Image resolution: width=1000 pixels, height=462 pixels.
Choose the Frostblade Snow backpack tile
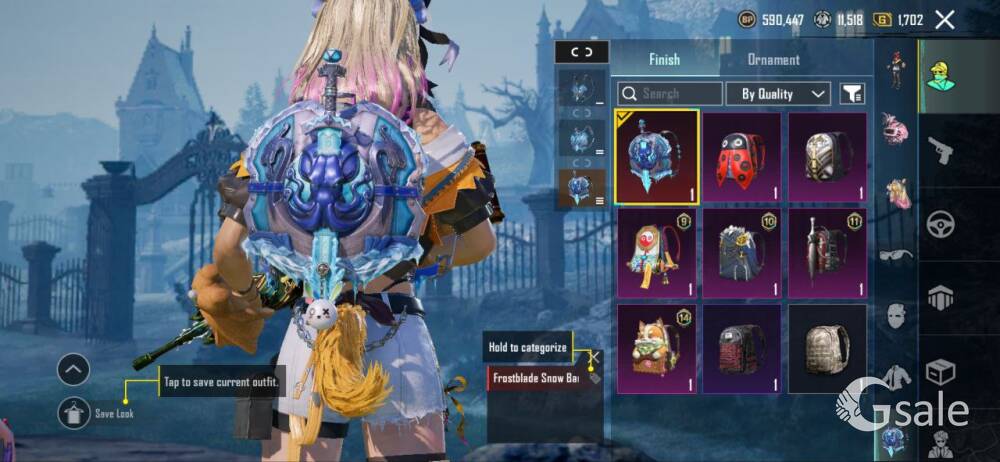[656, 157]
